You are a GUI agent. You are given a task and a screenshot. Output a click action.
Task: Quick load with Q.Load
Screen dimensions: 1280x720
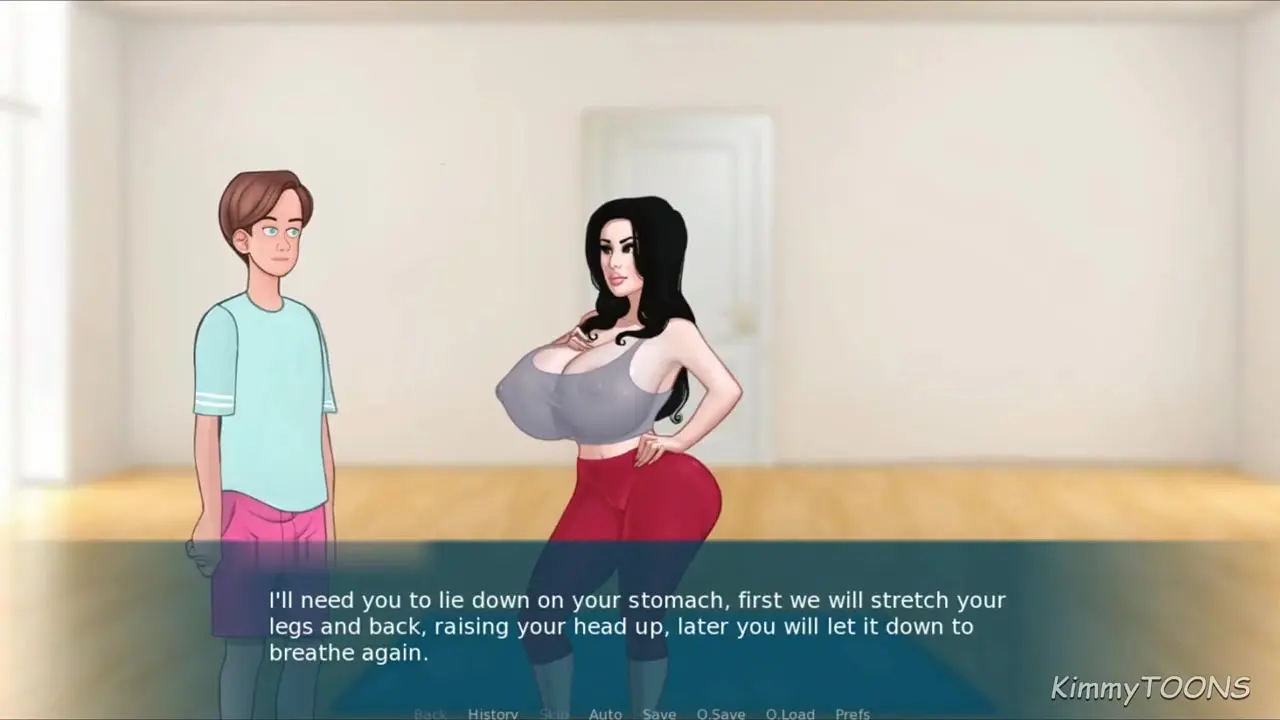pos(790,713)
